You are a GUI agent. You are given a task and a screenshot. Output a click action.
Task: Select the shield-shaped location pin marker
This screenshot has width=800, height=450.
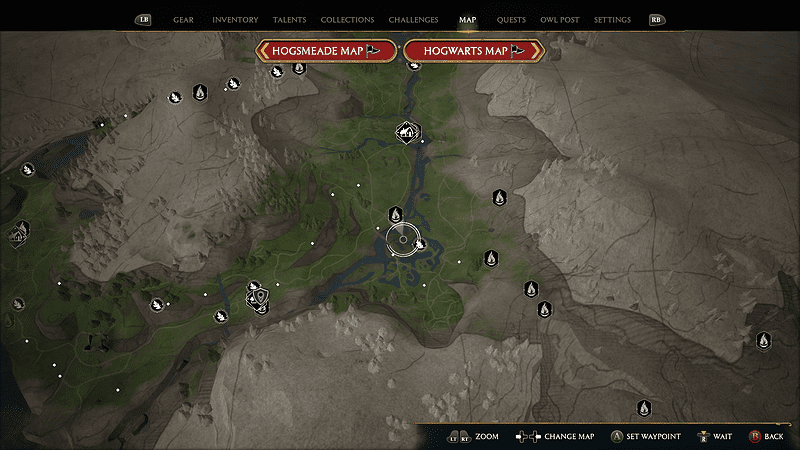(x=260, y=297)
